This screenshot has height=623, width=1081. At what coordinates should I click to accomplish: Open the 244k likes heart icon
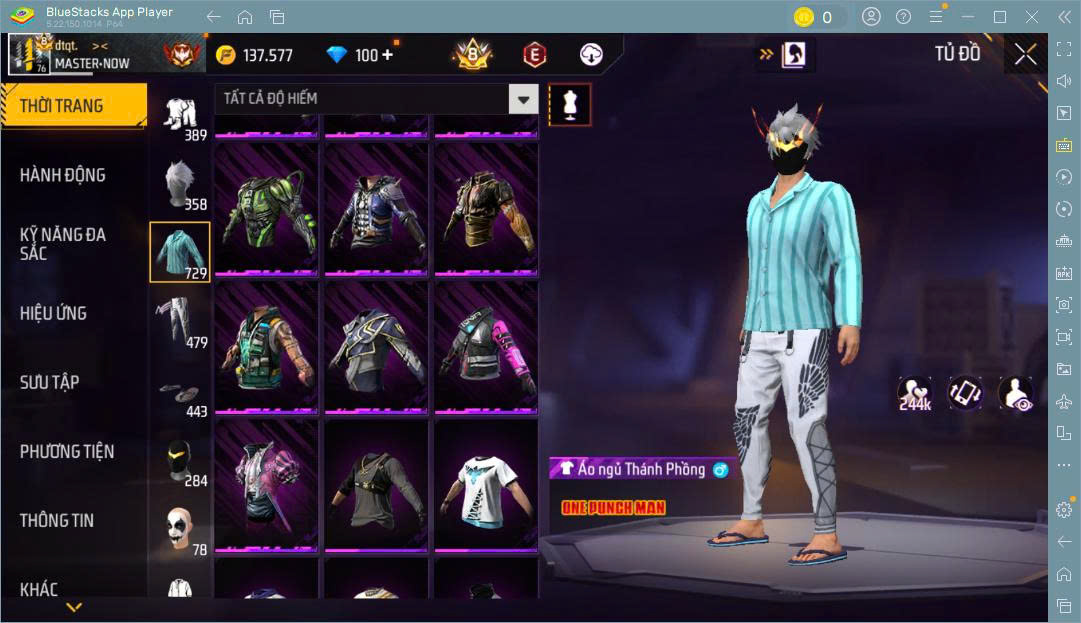(x=914, y=393)
